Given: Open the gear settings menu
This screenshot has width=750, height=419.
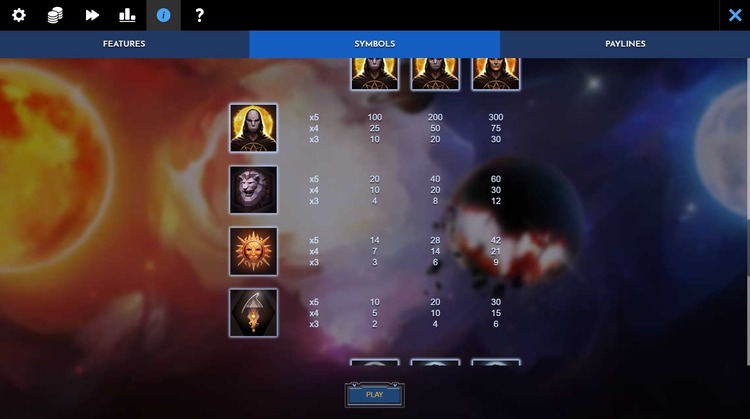Looking at the screenshot, I should coord(18,15).
